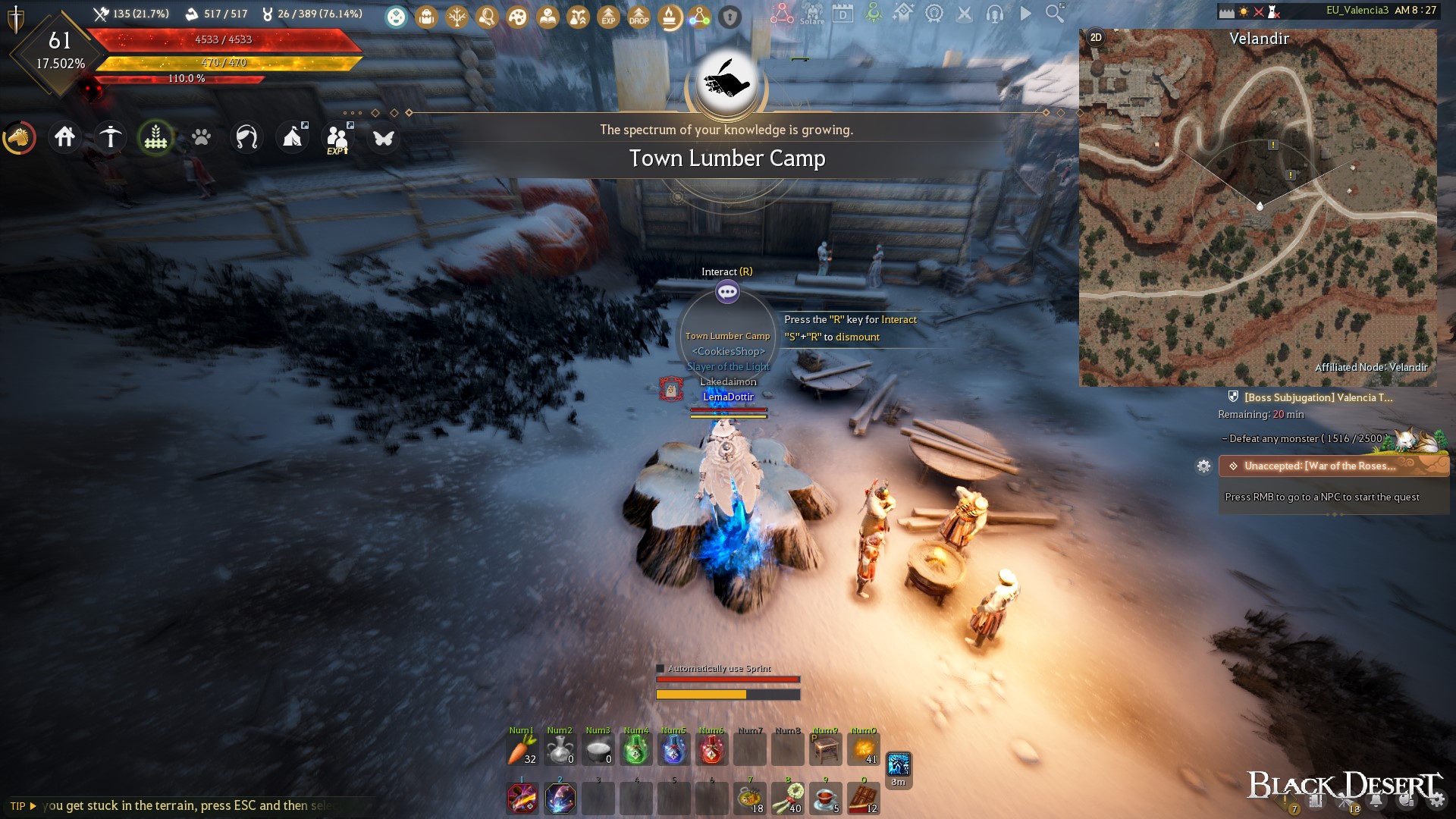Toggle the worker EXP group icon
This screenshot has height=819, width=1456.
click(338, 137)
